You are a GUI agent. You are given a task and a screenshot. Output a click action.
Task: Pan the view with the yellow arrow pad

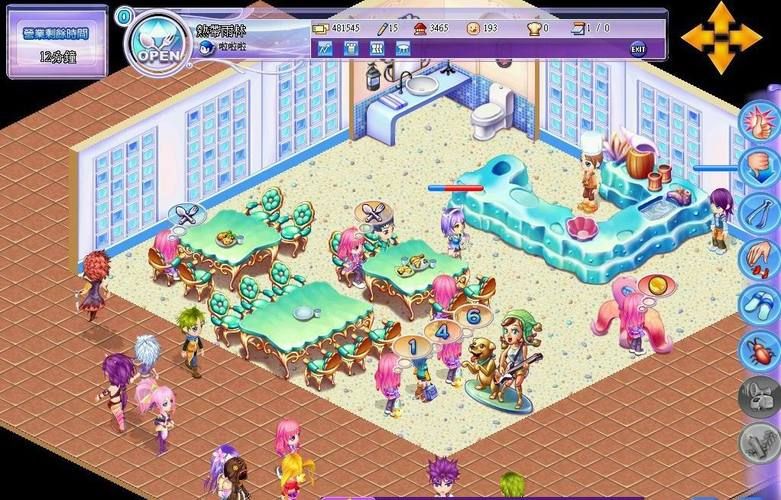(721, 38)
